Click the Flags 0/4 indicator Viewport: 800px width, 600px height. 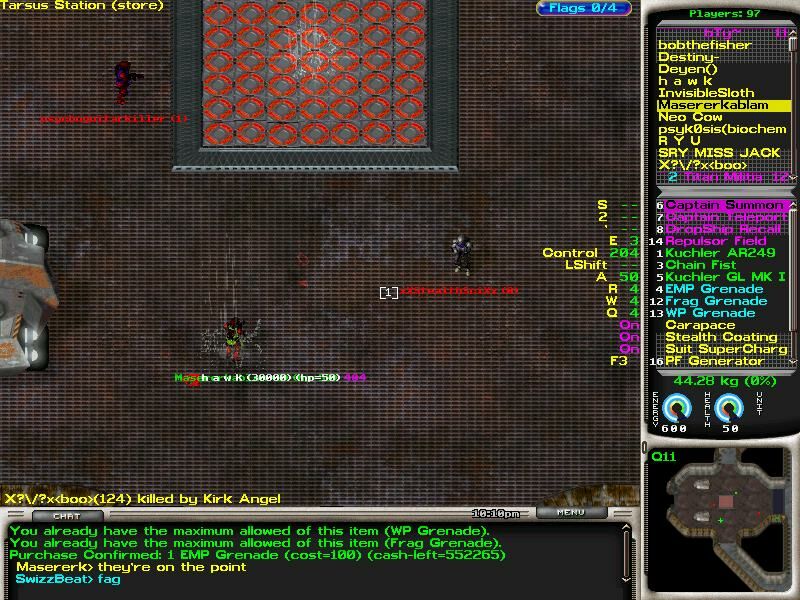coord(584,9)
